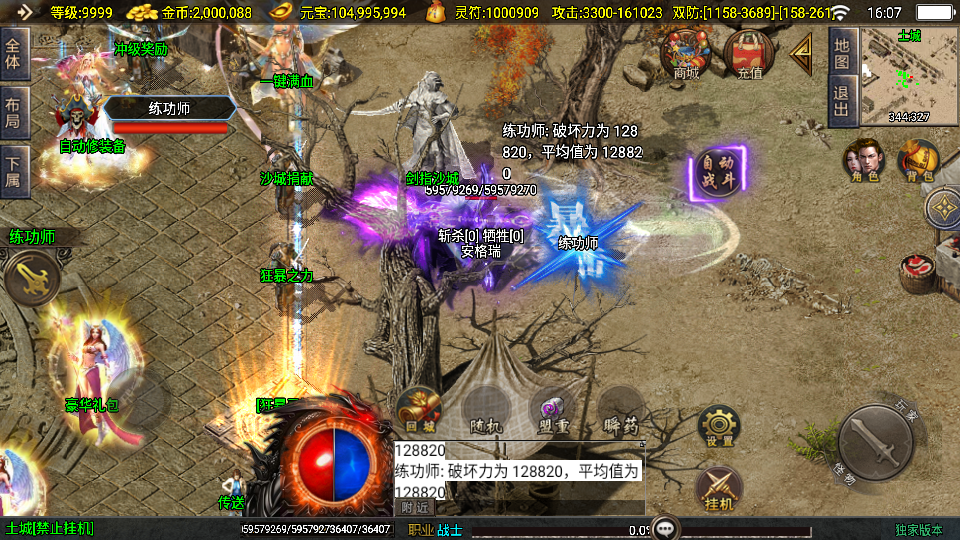
Task: Select the 布局 tab
Action: pyautogui.click(x=14, y=112)
